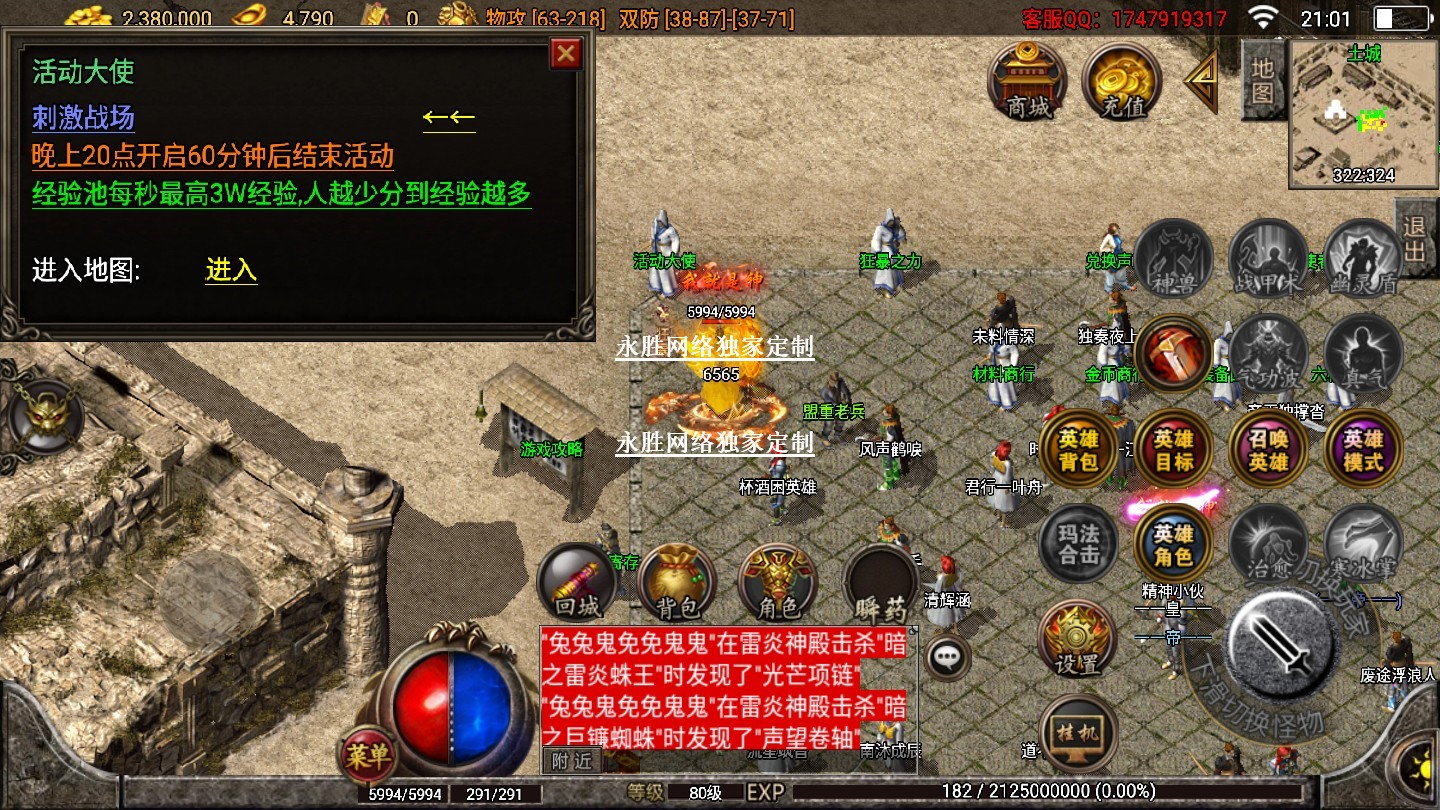1440x810 pixels.
Task: Switch chat to the 附近 tab
Action: coord(573,760)
